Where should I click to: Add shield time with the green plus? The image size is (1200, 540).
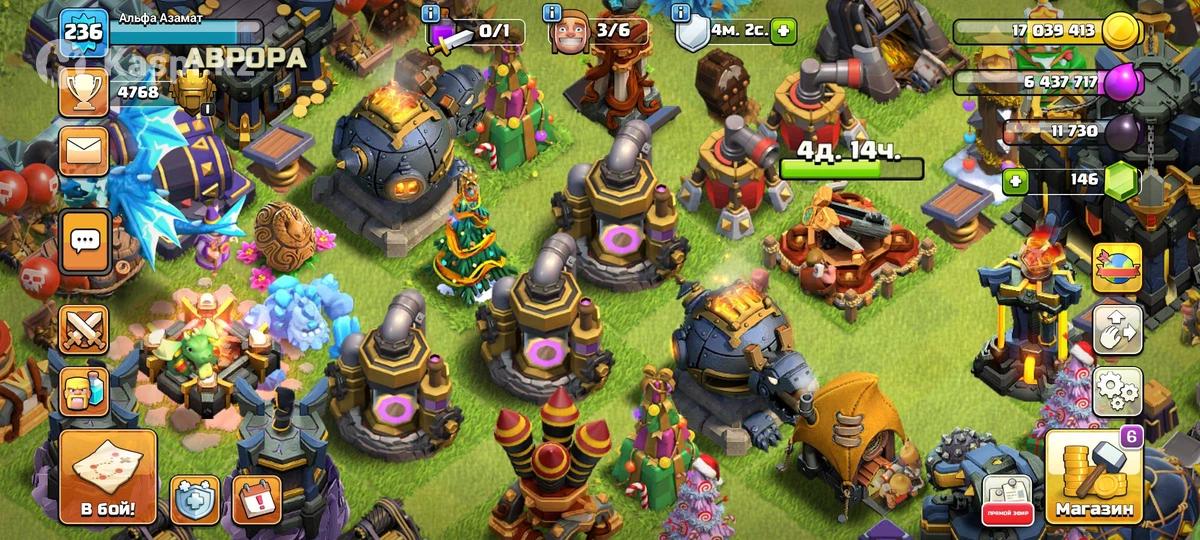point(783,31)
